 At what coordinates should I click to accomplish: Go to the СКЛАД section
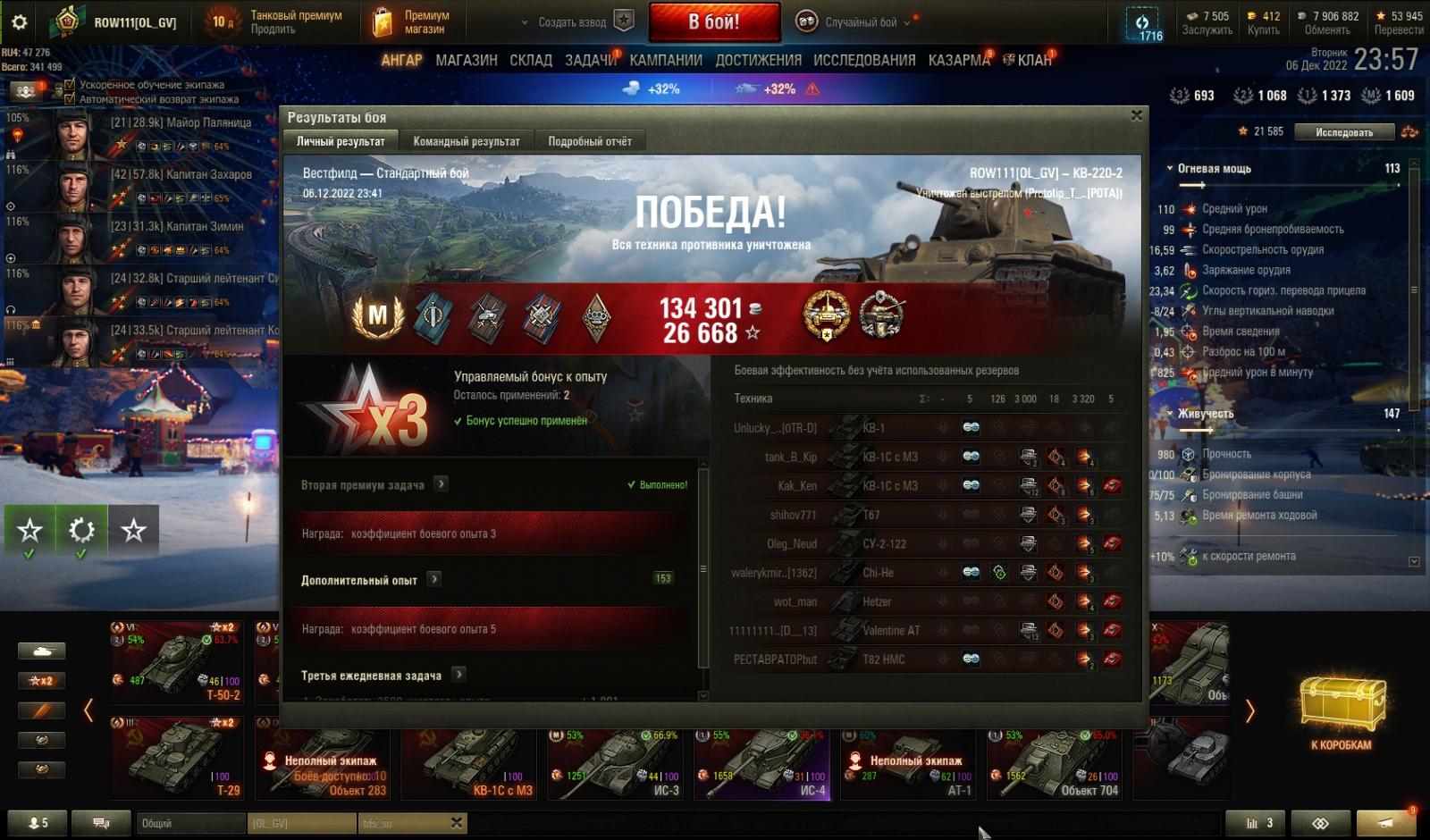tap(530, 60)
